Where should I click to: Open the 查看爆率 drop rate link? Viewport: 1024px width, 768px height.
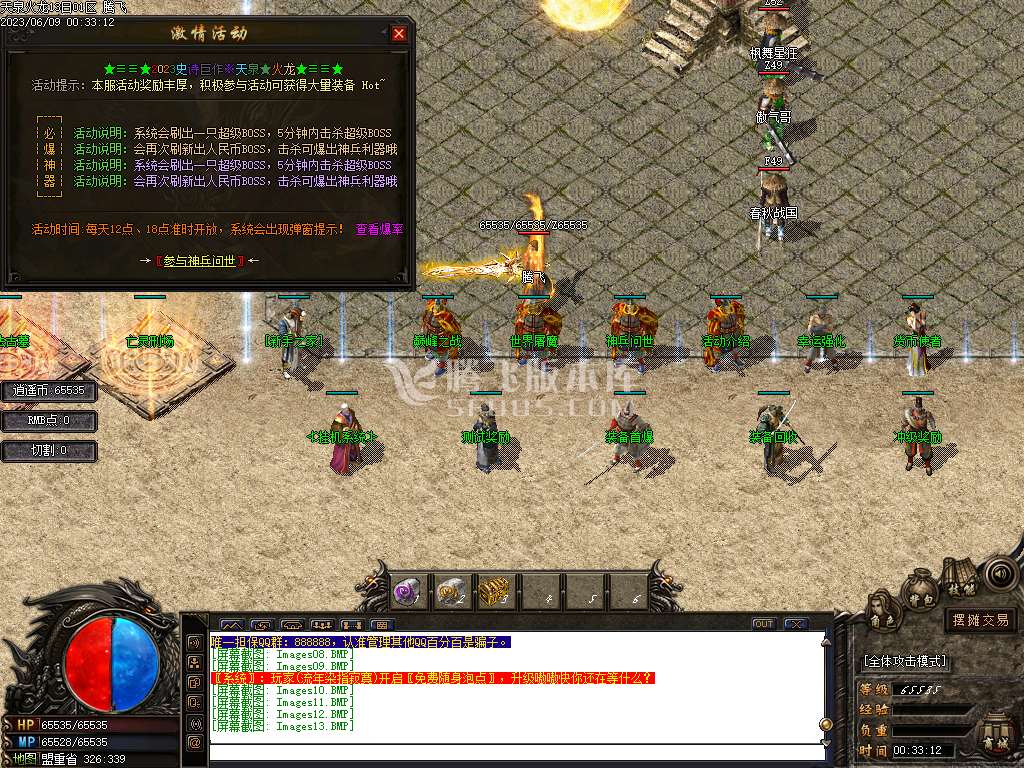[x=380, y=229]
